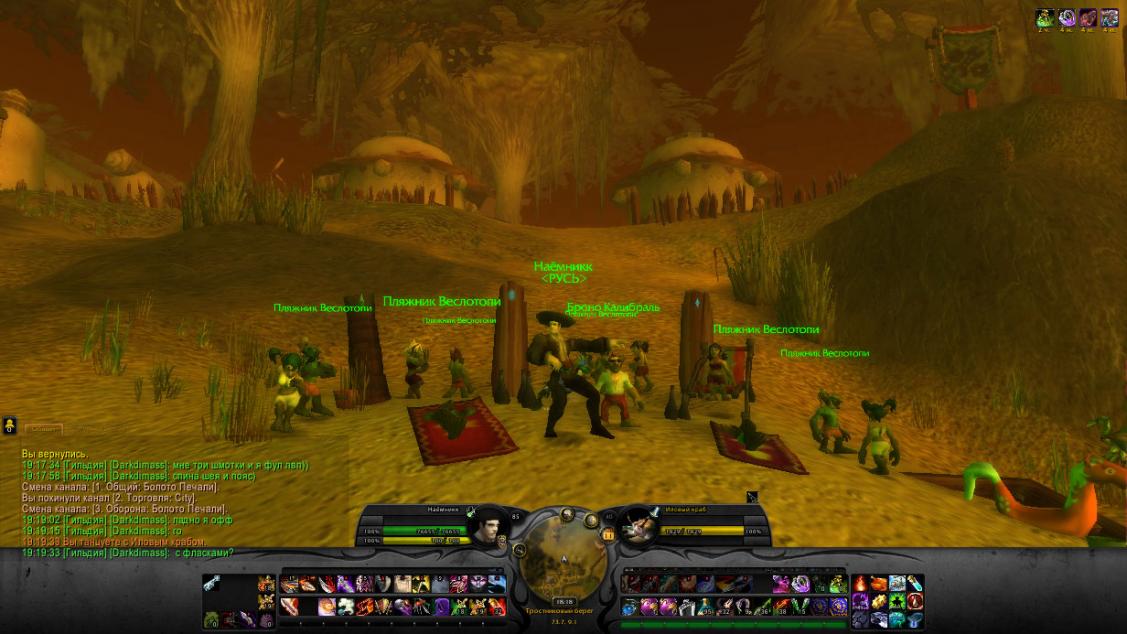Click the green buff icon, top right
This screenshot has height=634, width=1127.
point(1045,17)
